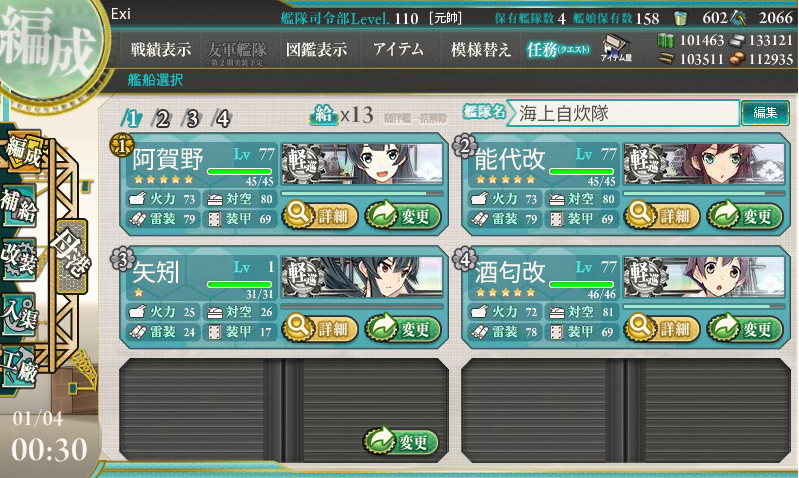Screen dimensions: 799x478
Task: Change ship 酒匂改 with 変更
Action: (744, 327)
